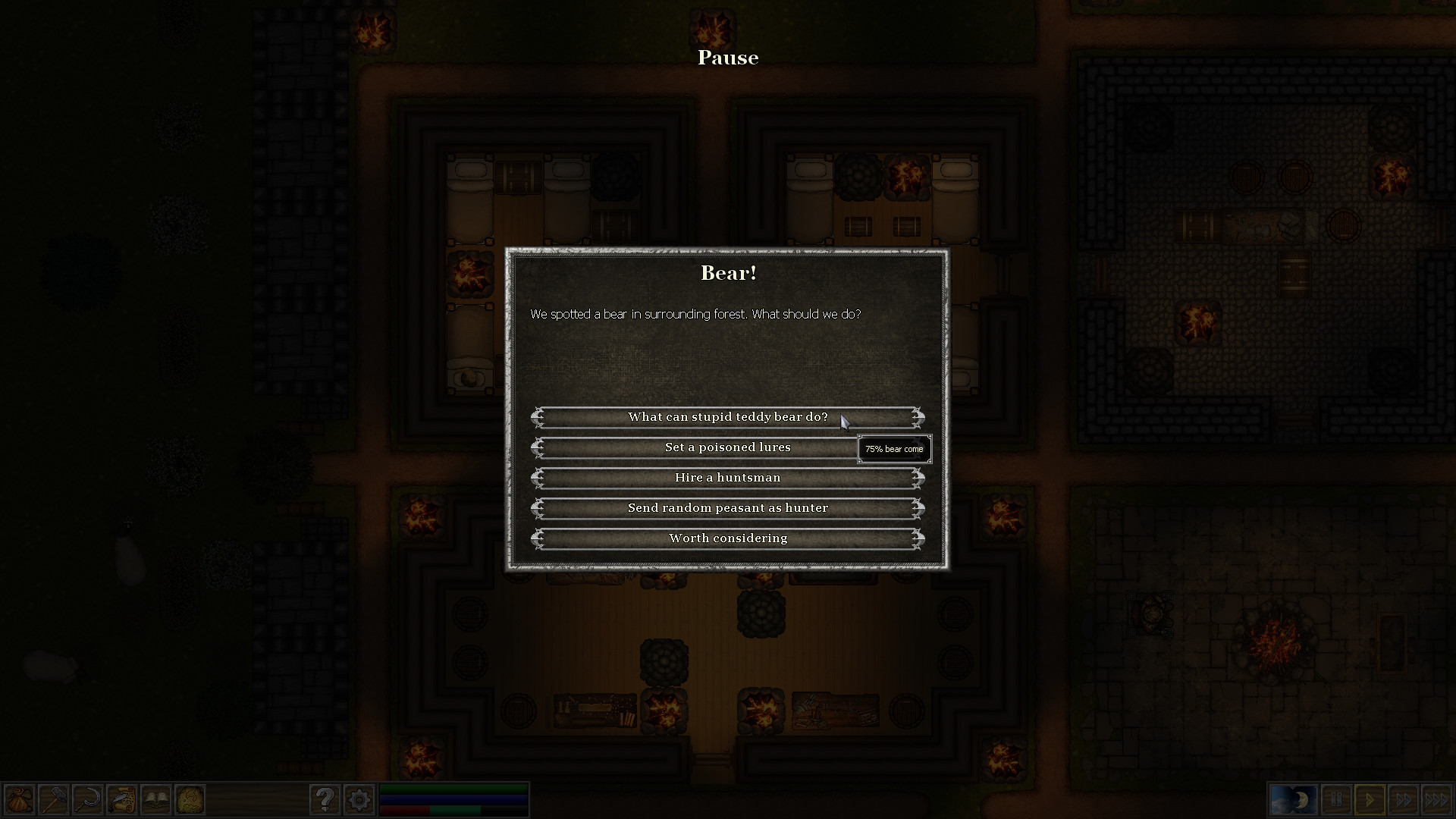
Task: Choose 'What can stupid teddy bear do?'
Action: pos(727,416)
